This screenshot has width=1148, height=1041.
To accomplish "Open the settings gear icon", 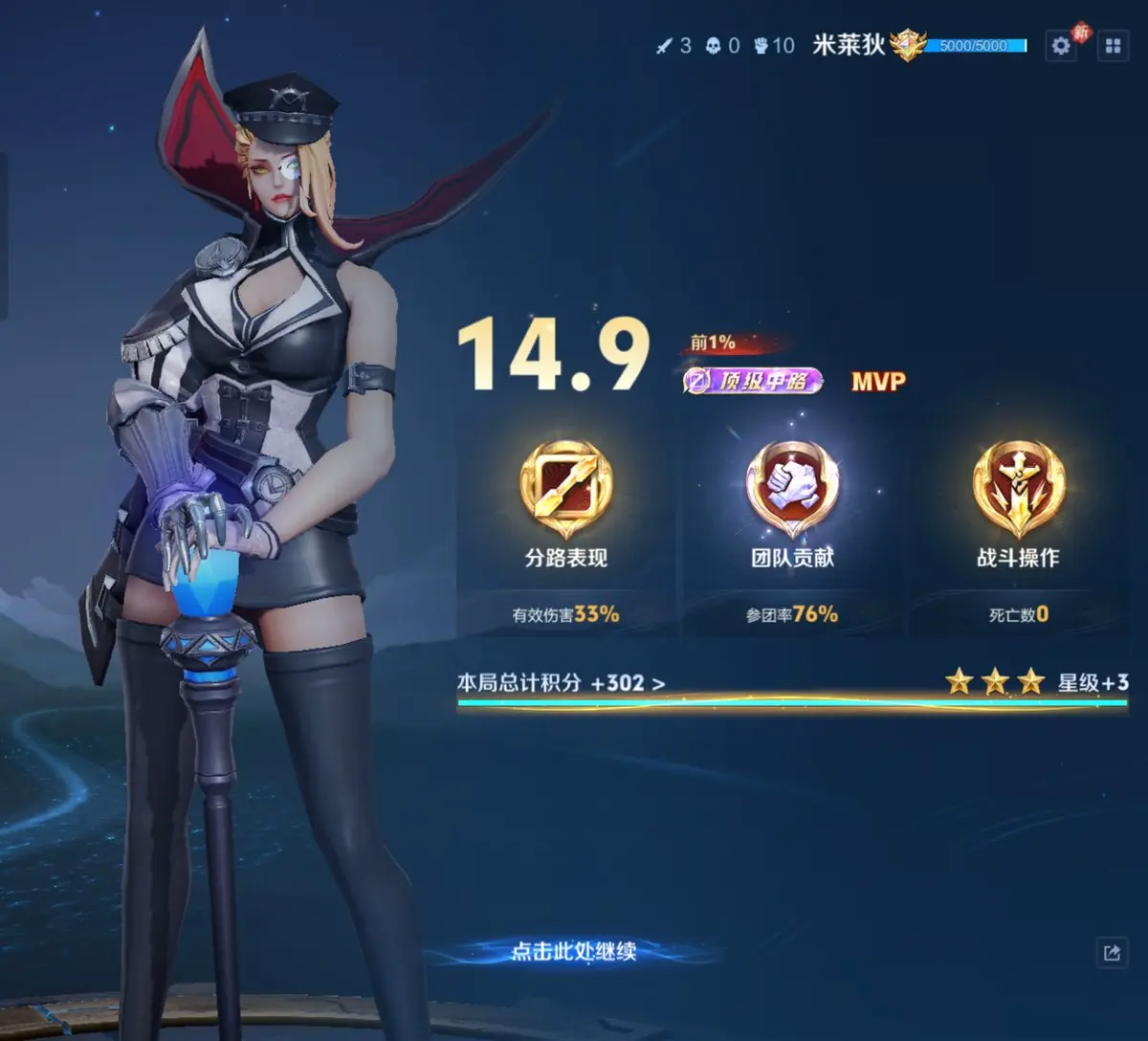I will point(1061,46).
